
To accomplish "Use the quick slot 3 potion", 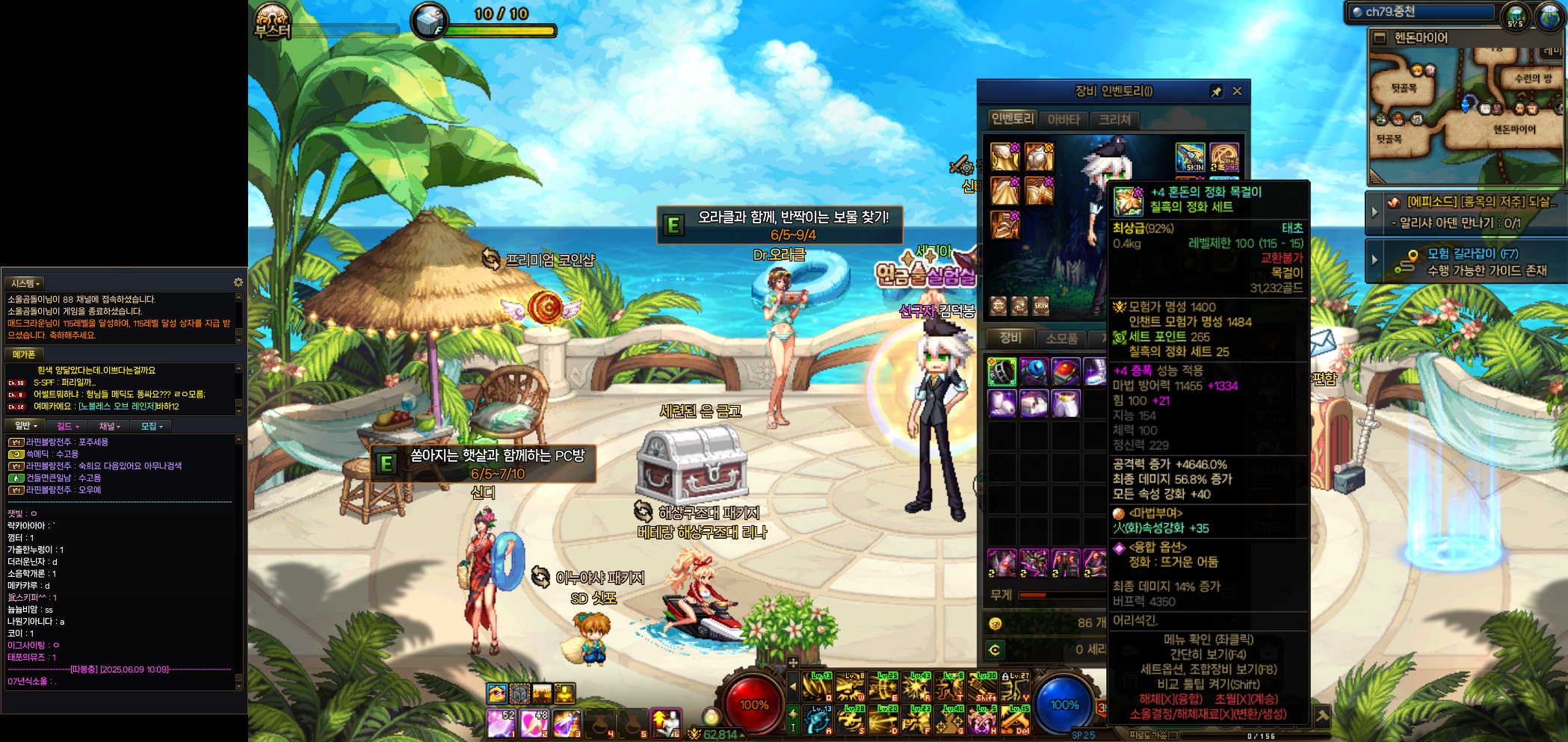I will [x=567, y=723].
